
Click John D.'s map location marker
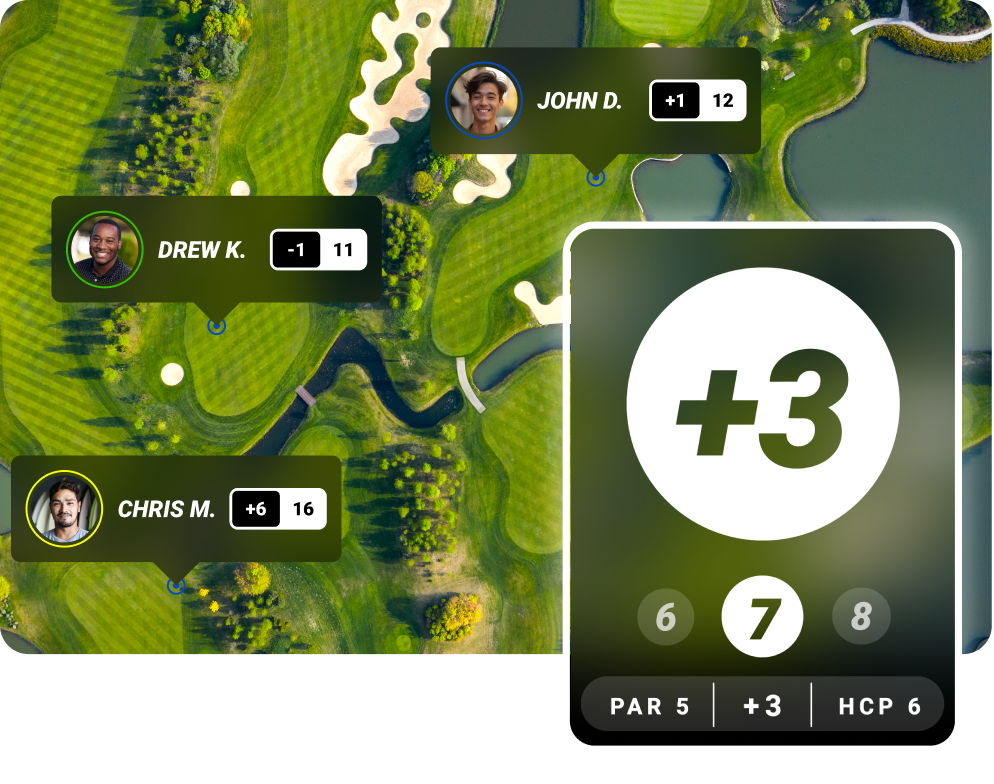596,178
